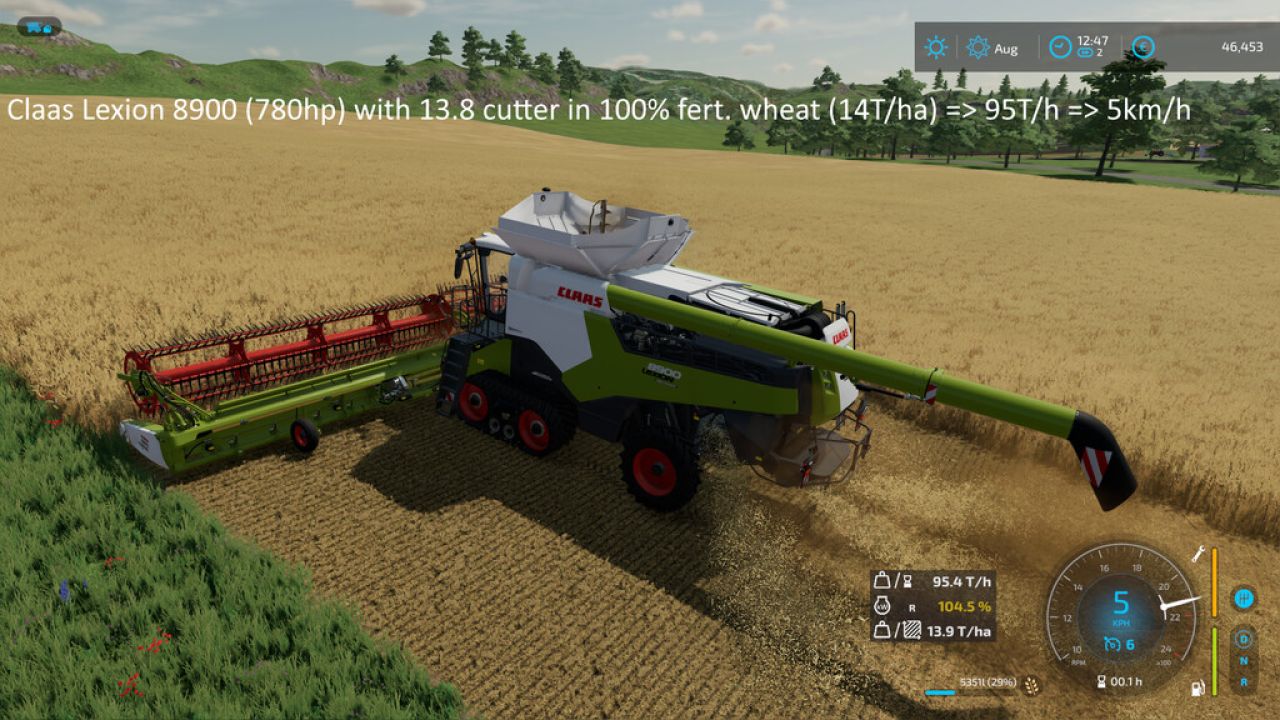Click the clock icon beside 12:47

pos(1060,45)
